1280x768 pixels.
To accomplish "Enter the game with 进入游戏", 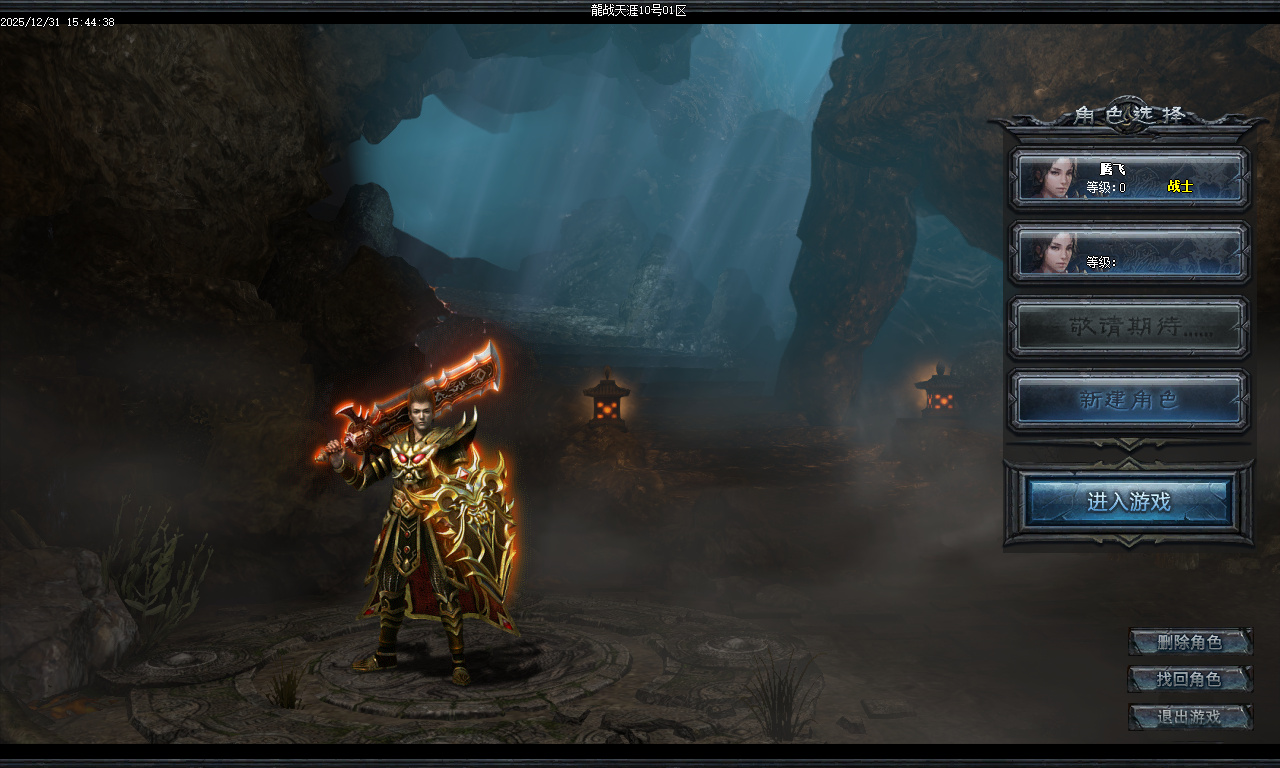I will [x=1129, y=501].
